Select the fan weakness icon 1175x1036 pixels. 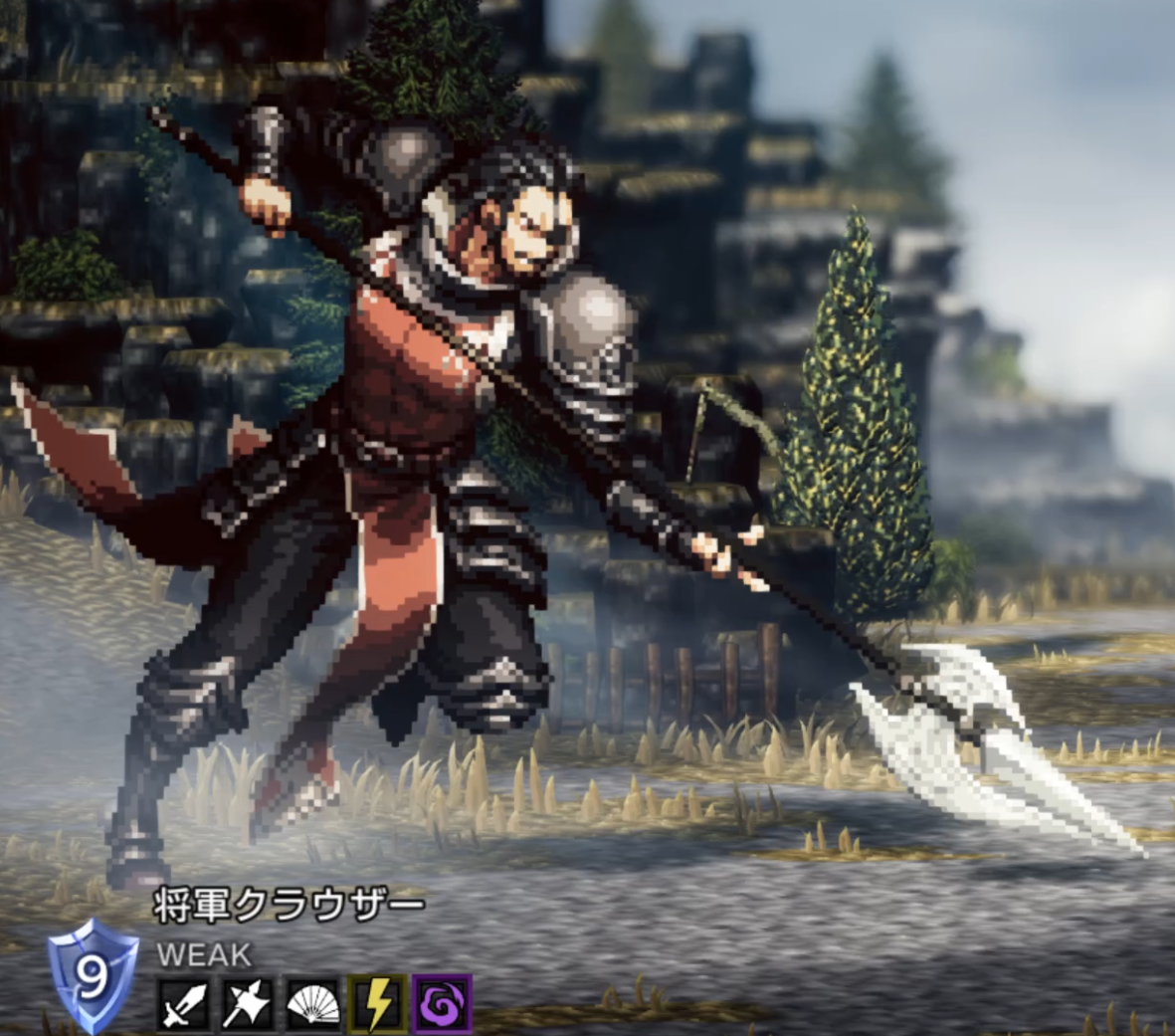pyautogui.click(x=312, y=1004)
